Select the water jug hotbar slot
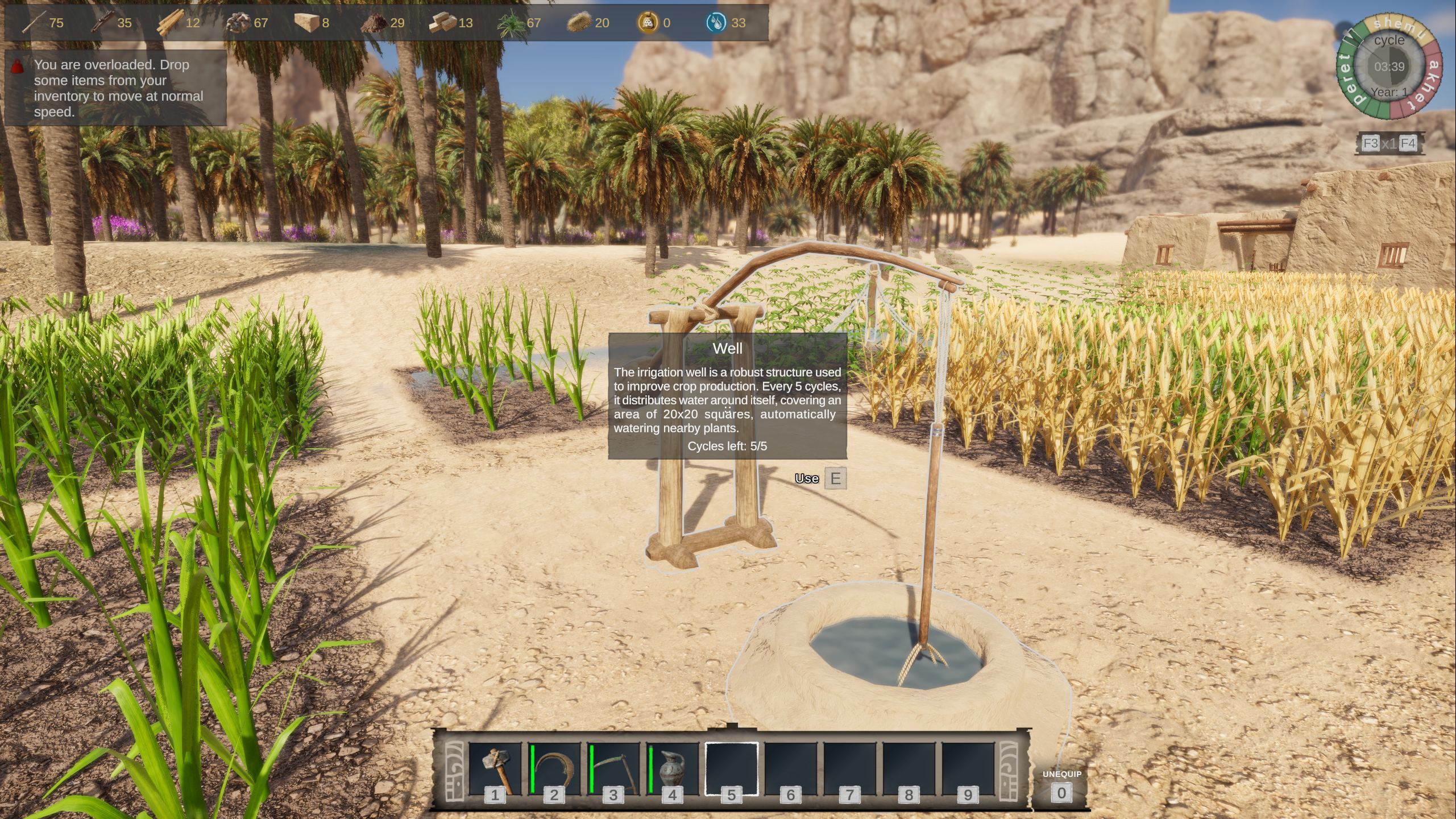Screen dimensions: 1456x819 point(673,770)
